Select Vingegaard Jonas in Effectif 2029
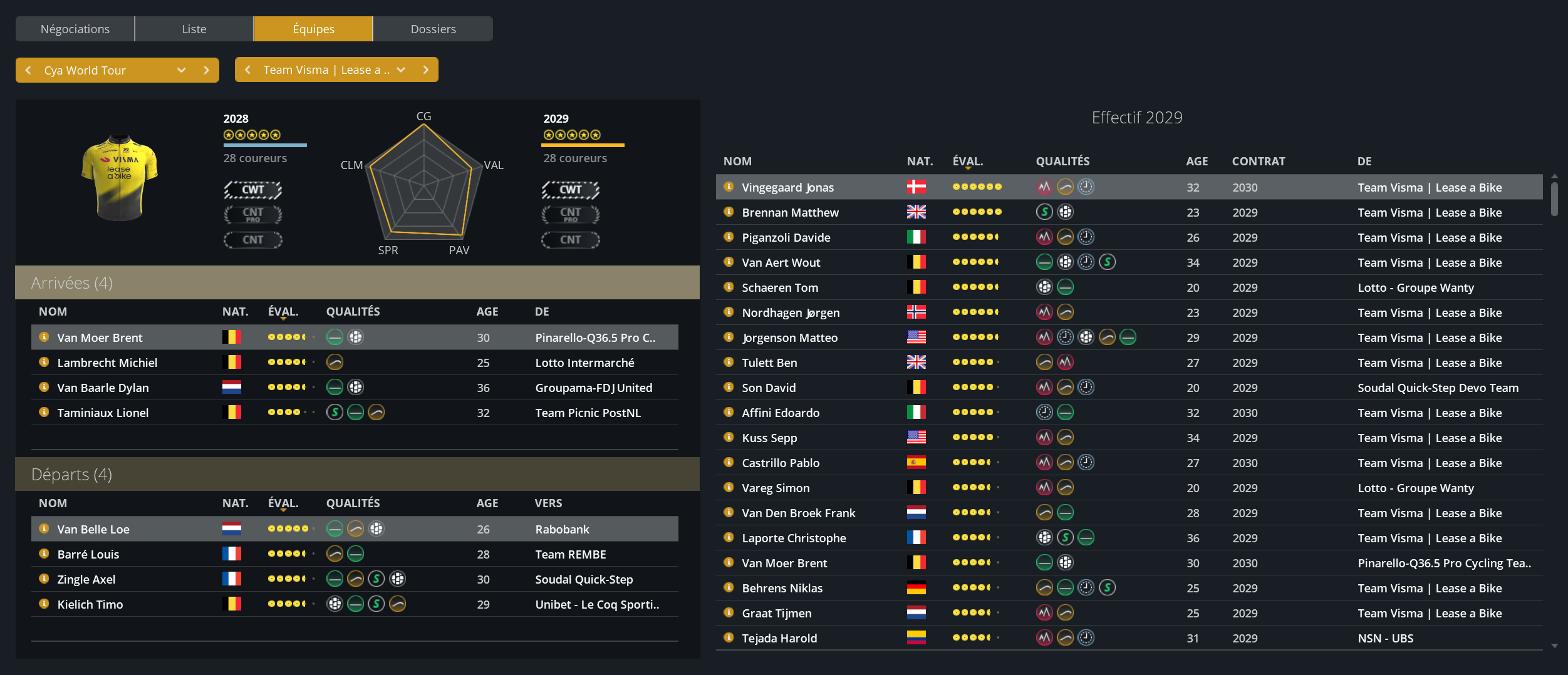Viewport: 1568px width, 675px height. [x=787, y=187]
